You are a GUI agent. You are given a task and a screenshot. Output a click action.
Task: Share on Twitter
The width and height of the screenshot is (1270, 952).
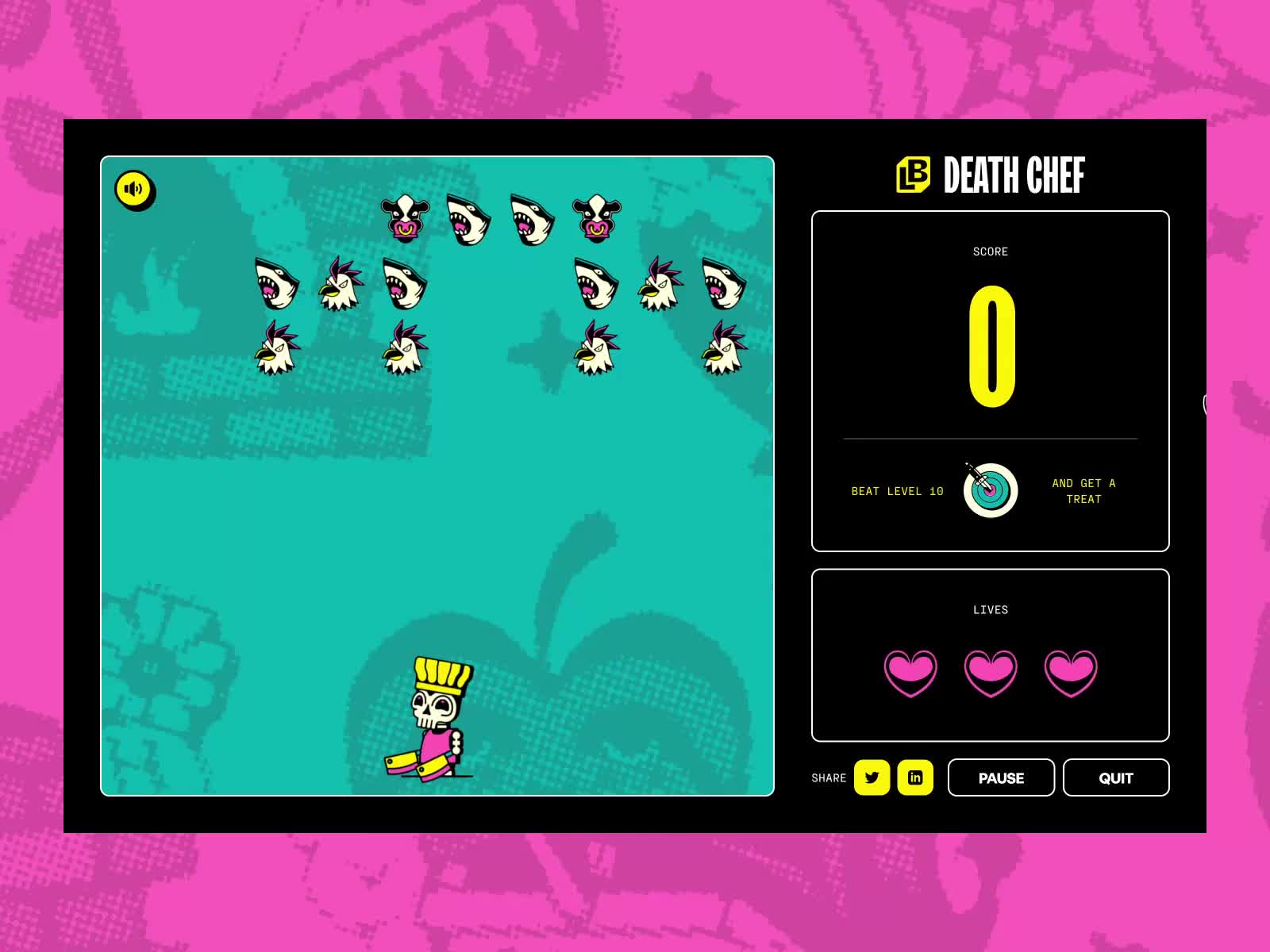point(872,777)
